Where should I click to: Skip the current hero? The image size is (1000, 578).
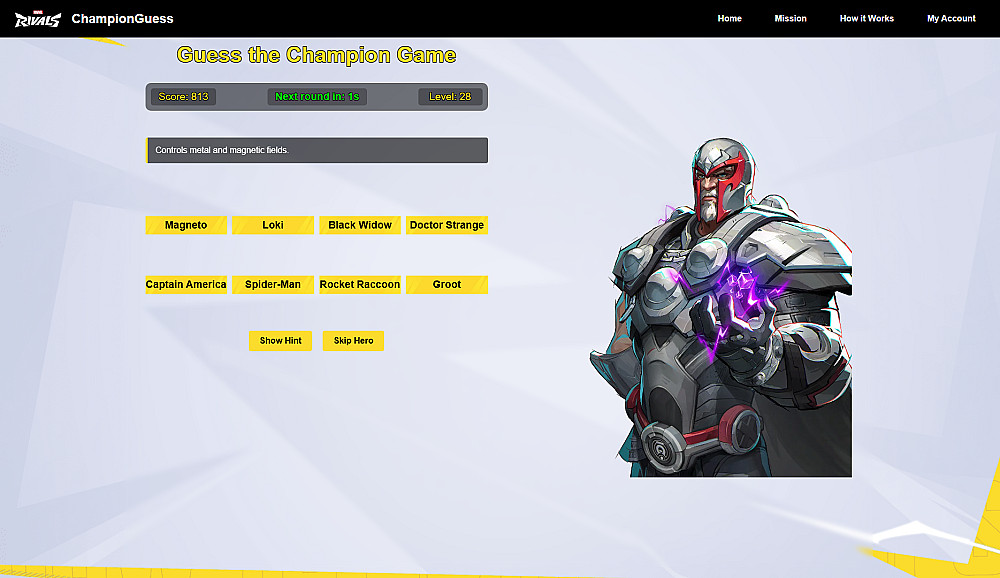[353, 341]
